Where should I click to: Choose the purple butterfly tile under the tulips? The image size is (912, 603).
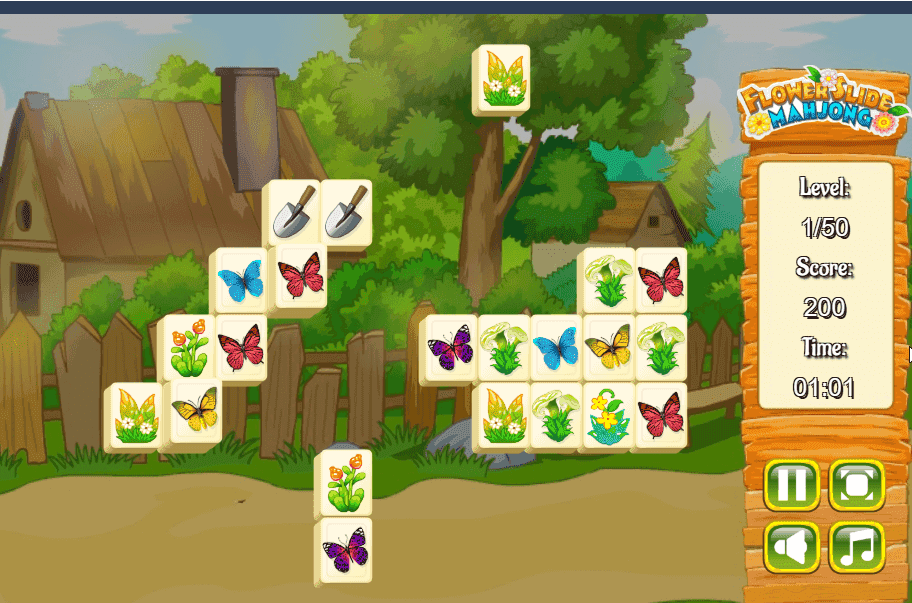pyautogui.click(x=345, y=549)
